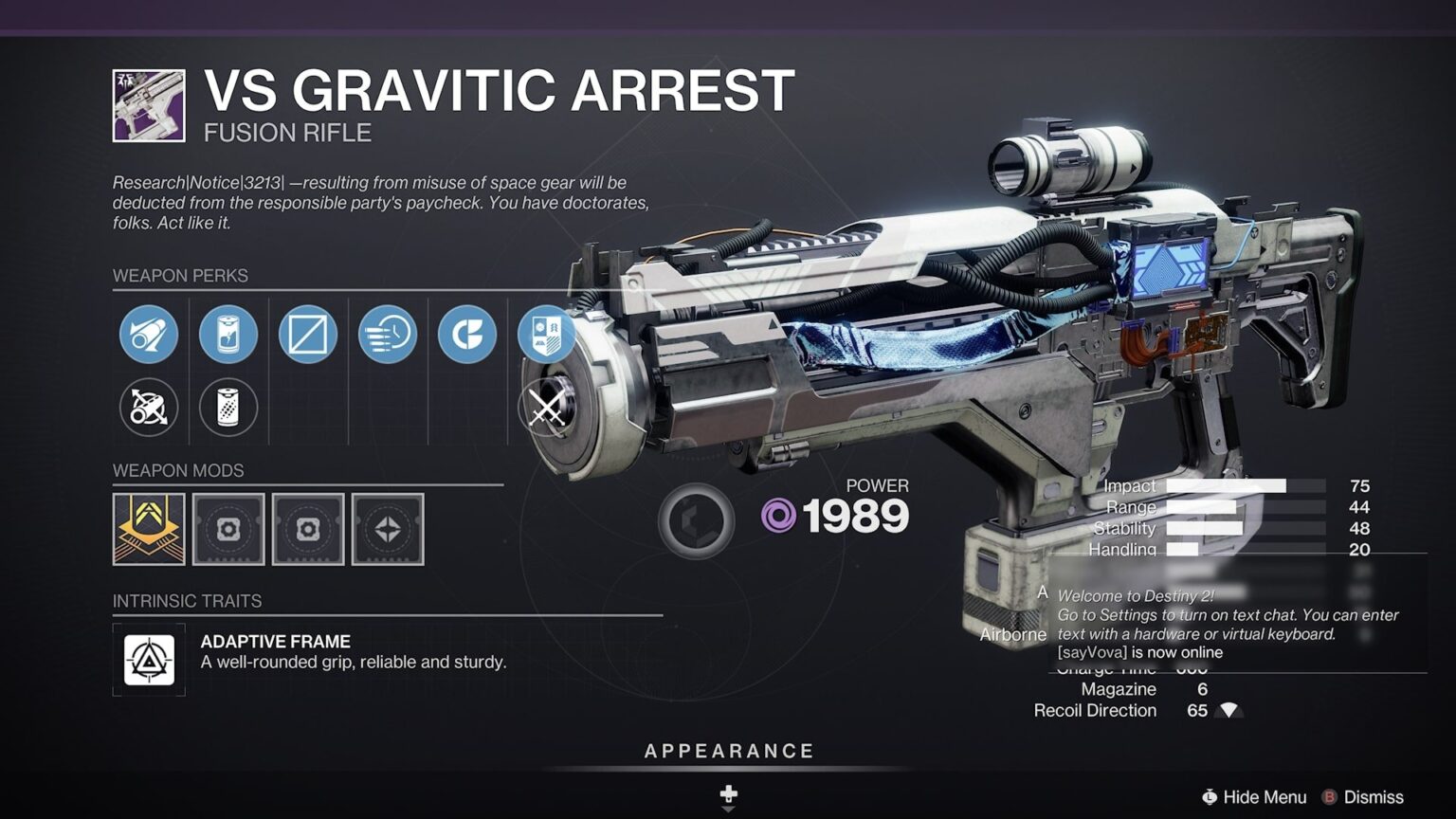Toggle the alternate barrel perk in second row
Image resolution: width=1456 pixels, height=819 pixels.
coord(148,408)
